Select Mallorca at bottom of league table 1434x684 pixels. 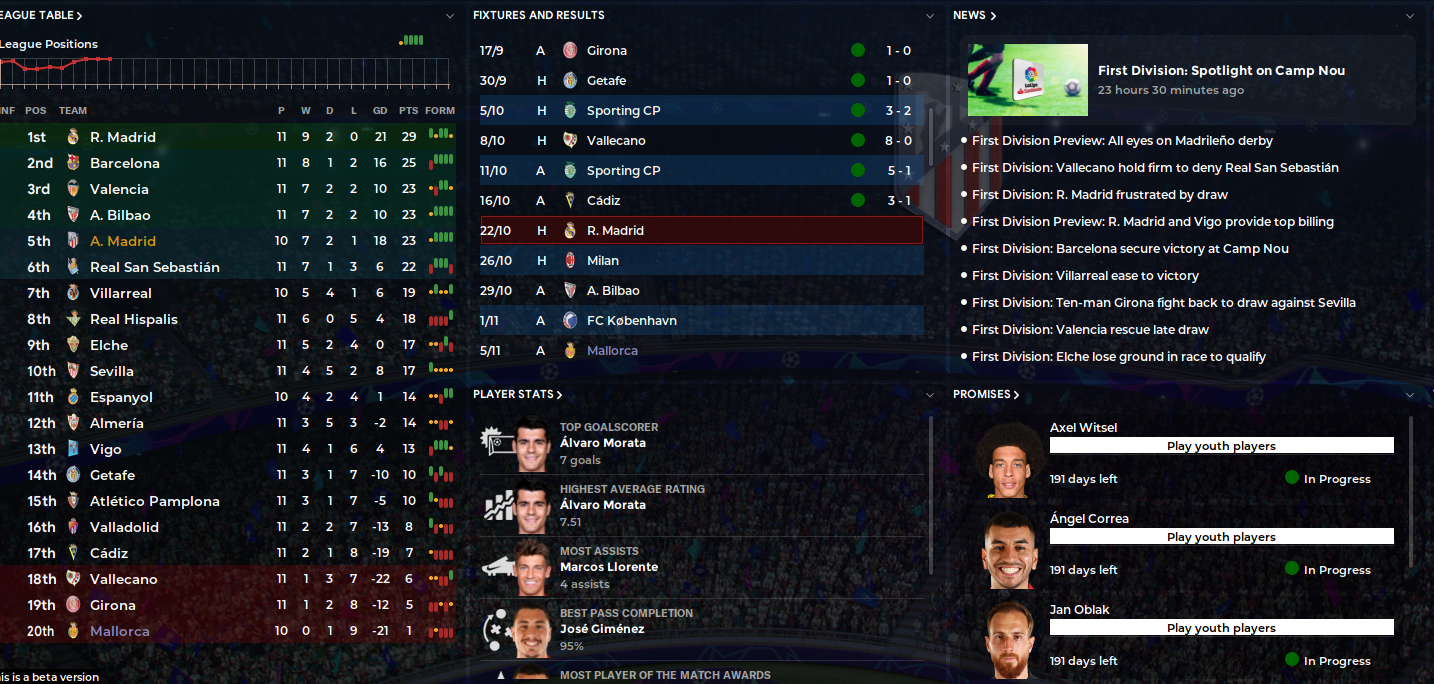coord(119,631)
